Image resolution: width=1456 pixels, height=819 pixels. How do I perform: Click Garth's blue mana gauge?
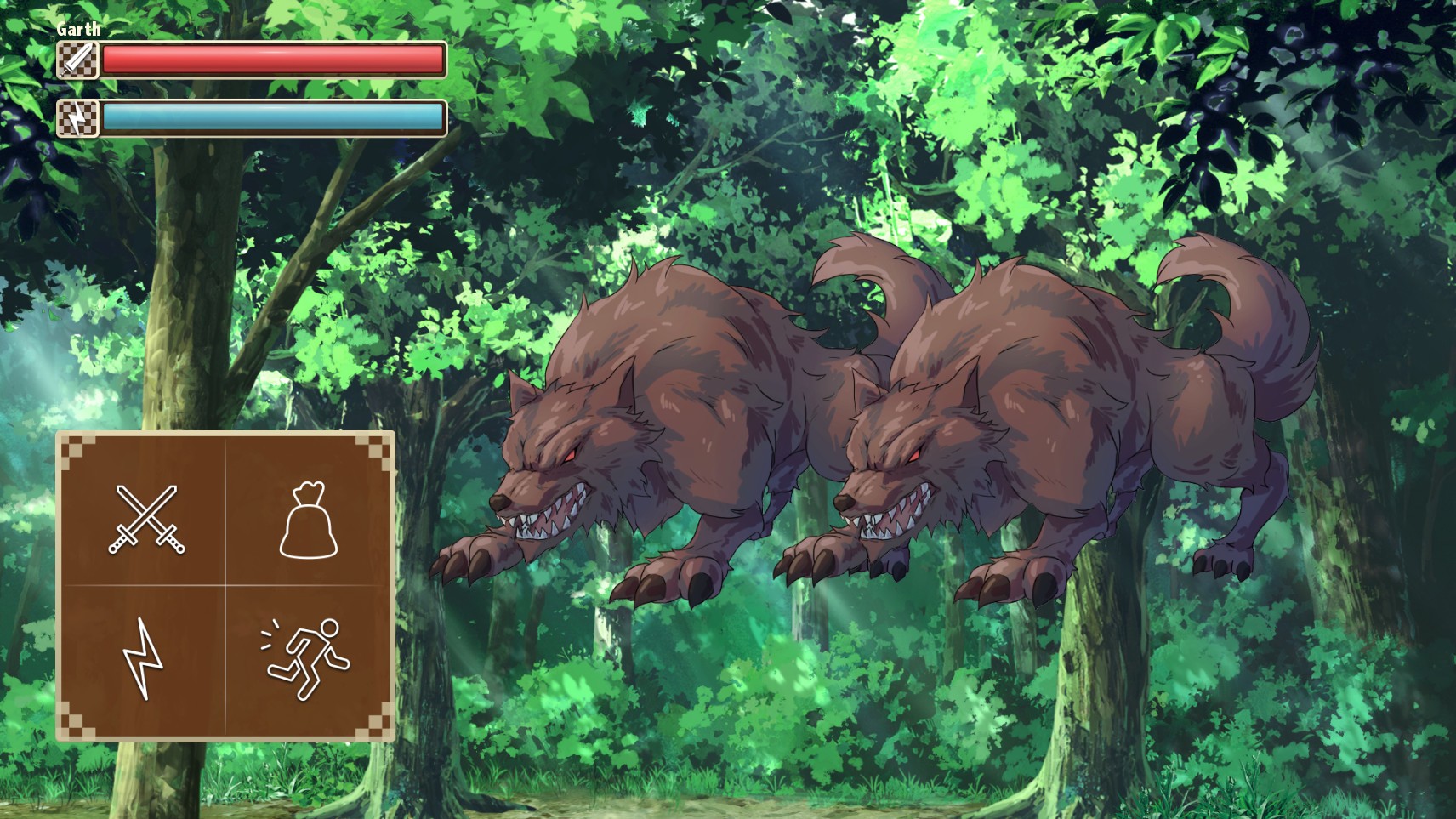coord(272,120)
